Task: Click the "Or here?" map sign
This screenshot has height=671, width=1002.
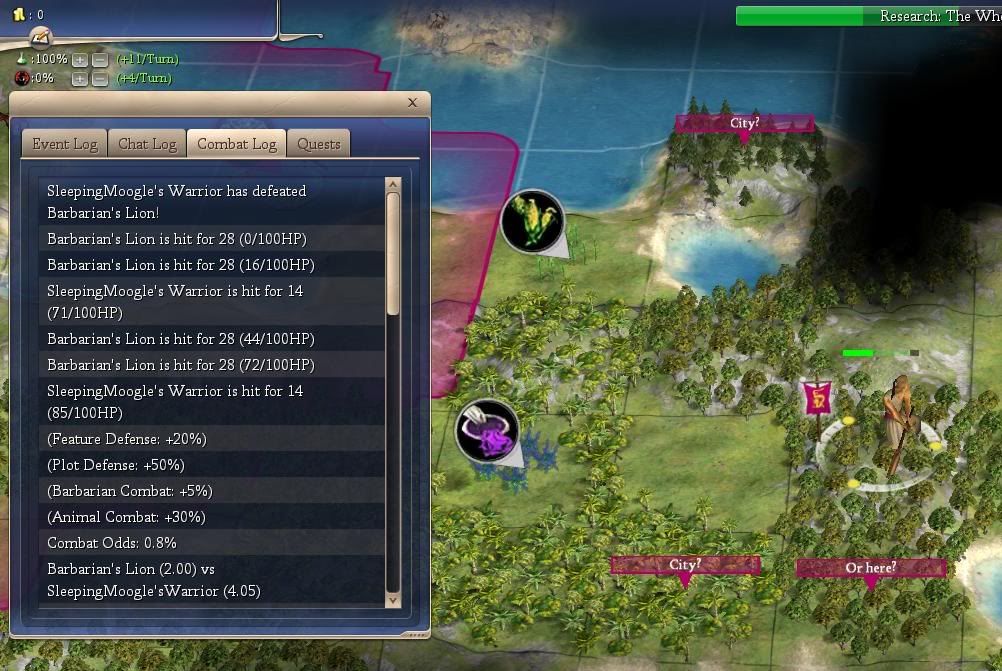Action: 870,568
